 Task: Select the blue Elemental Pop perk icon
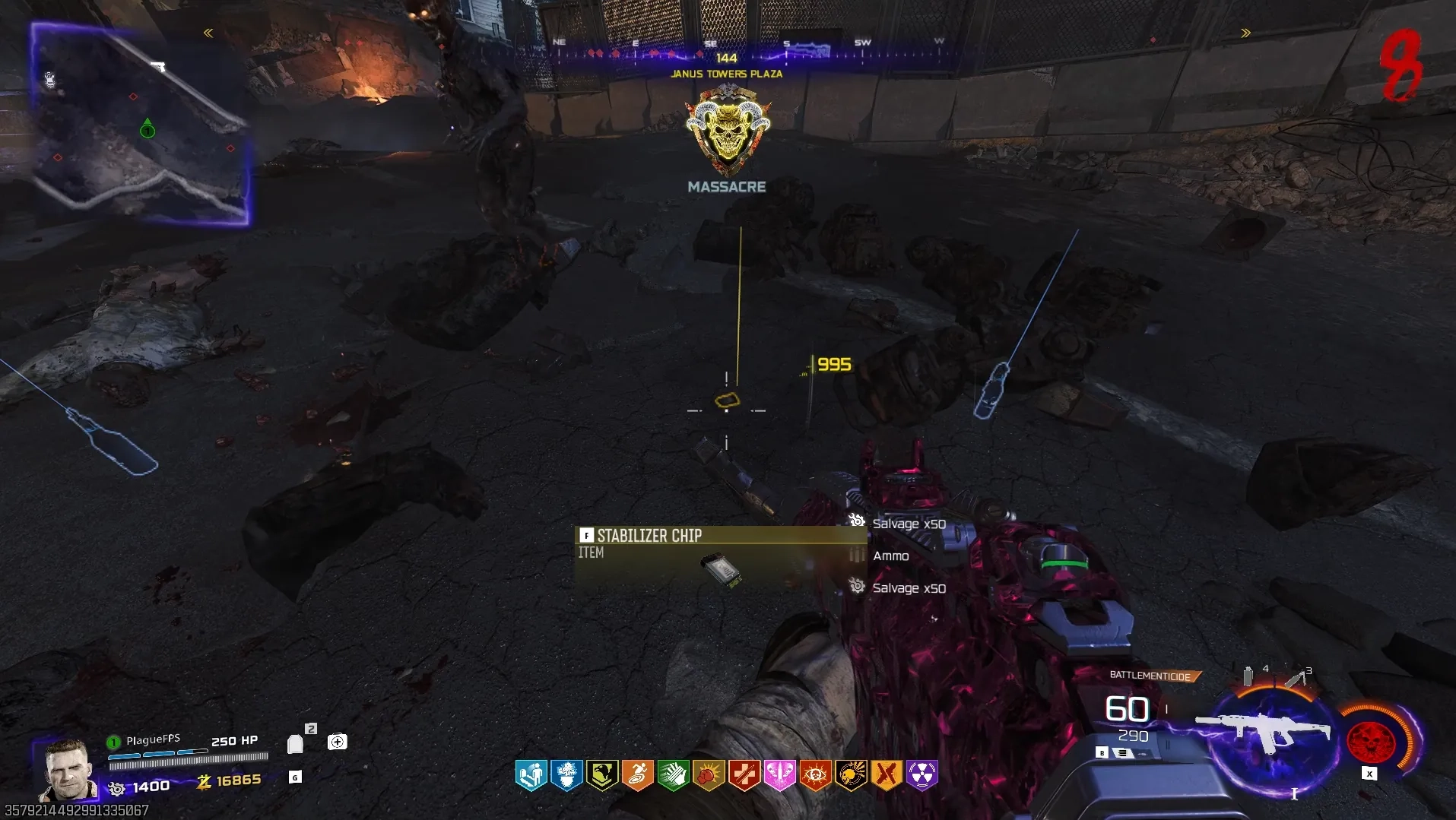coord(566,775)
